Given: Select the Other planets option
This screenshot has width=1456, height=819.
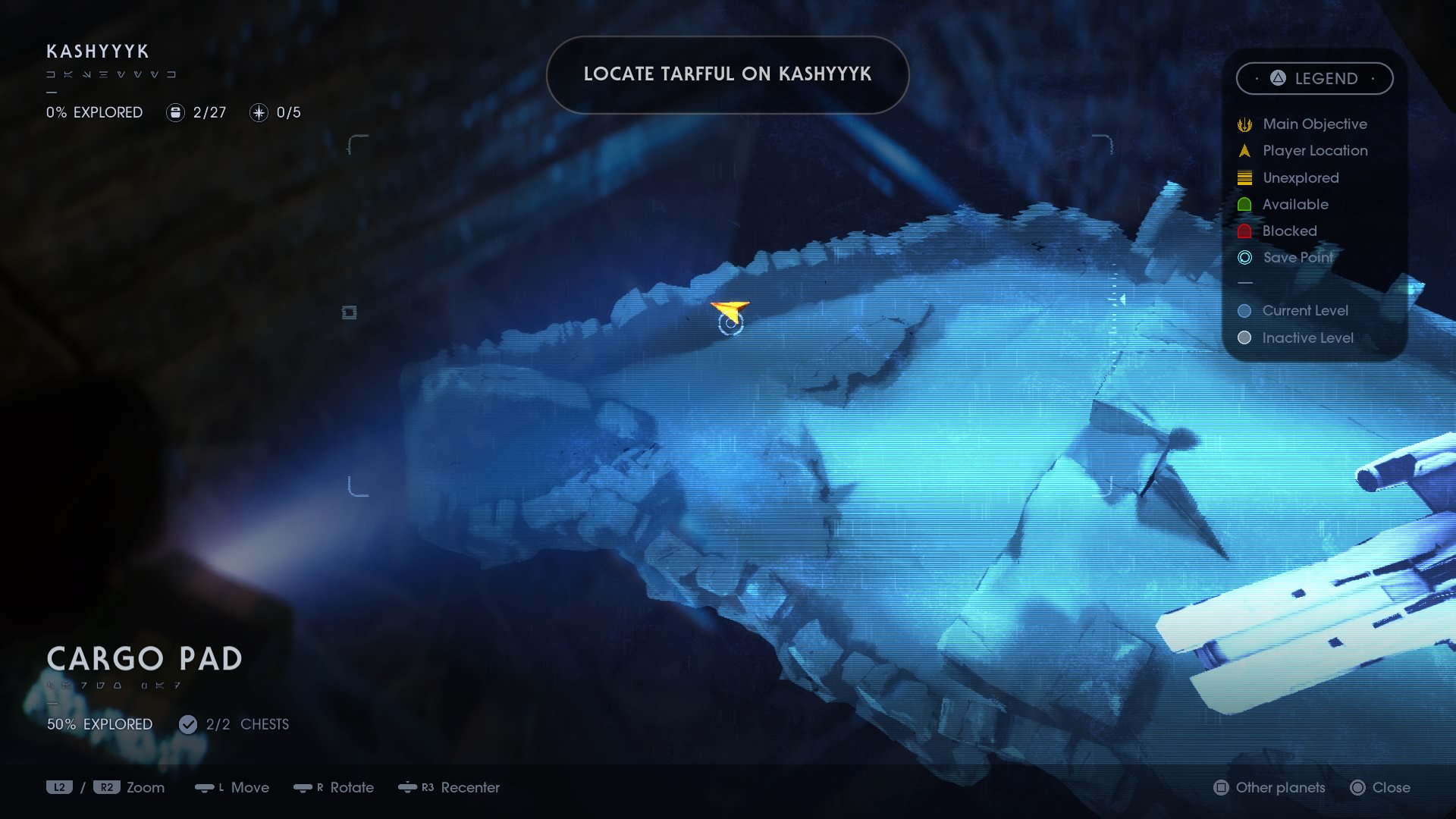Looking at the screenshot, I should click(1269, 788).
